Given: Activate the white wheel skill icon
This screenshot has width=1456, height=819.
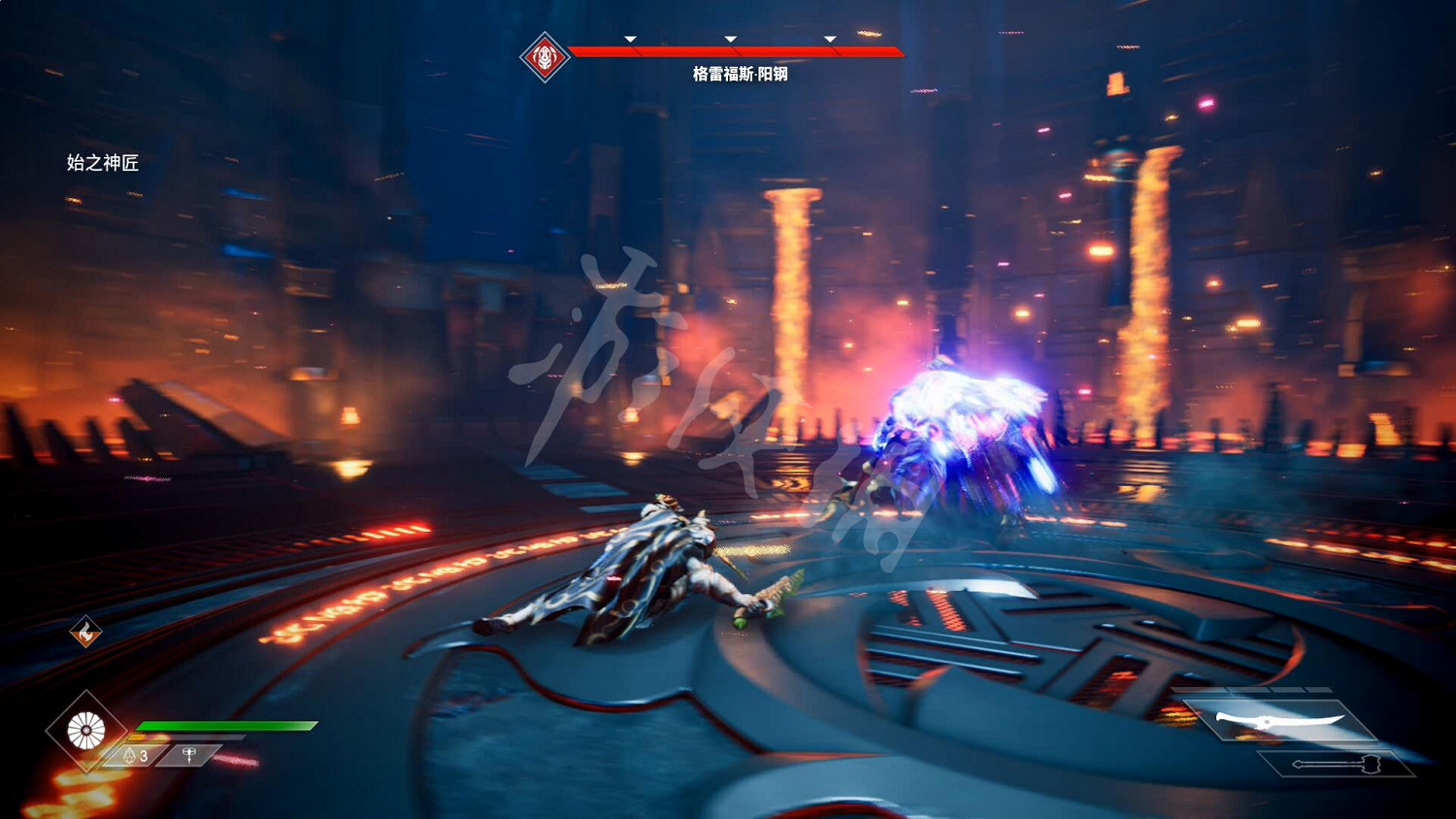Looking at the screenshot, I should click(86, 731).
